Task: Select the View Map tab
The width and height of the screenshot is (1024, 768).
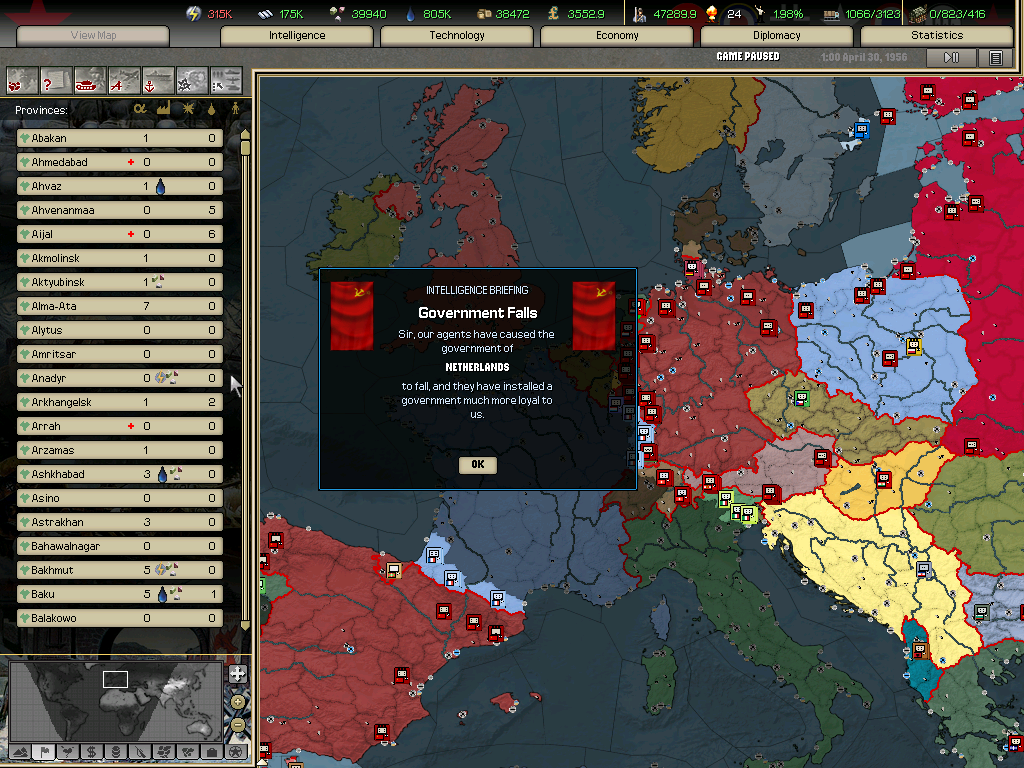Action: 93,36
